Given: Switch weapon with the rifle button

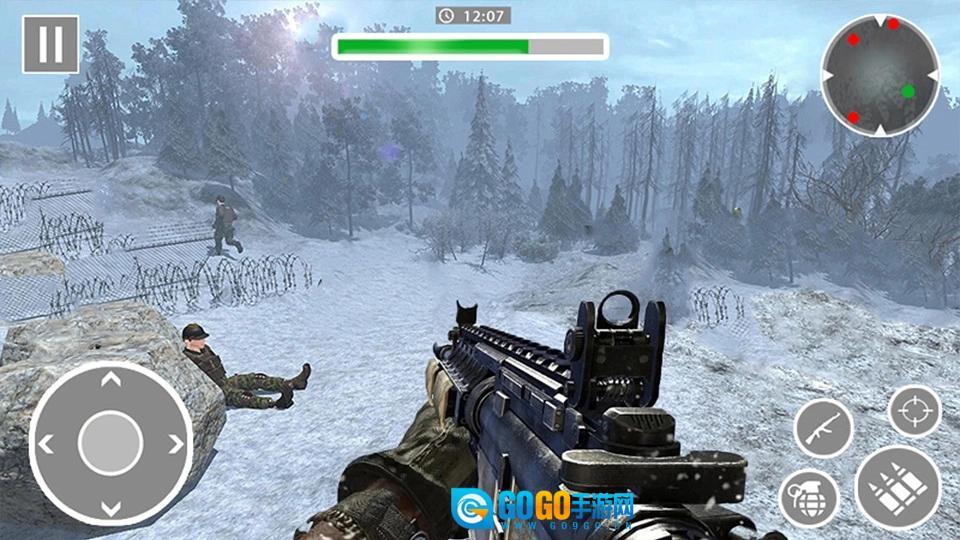Looking at the screenshot, I should coord(823,428).
